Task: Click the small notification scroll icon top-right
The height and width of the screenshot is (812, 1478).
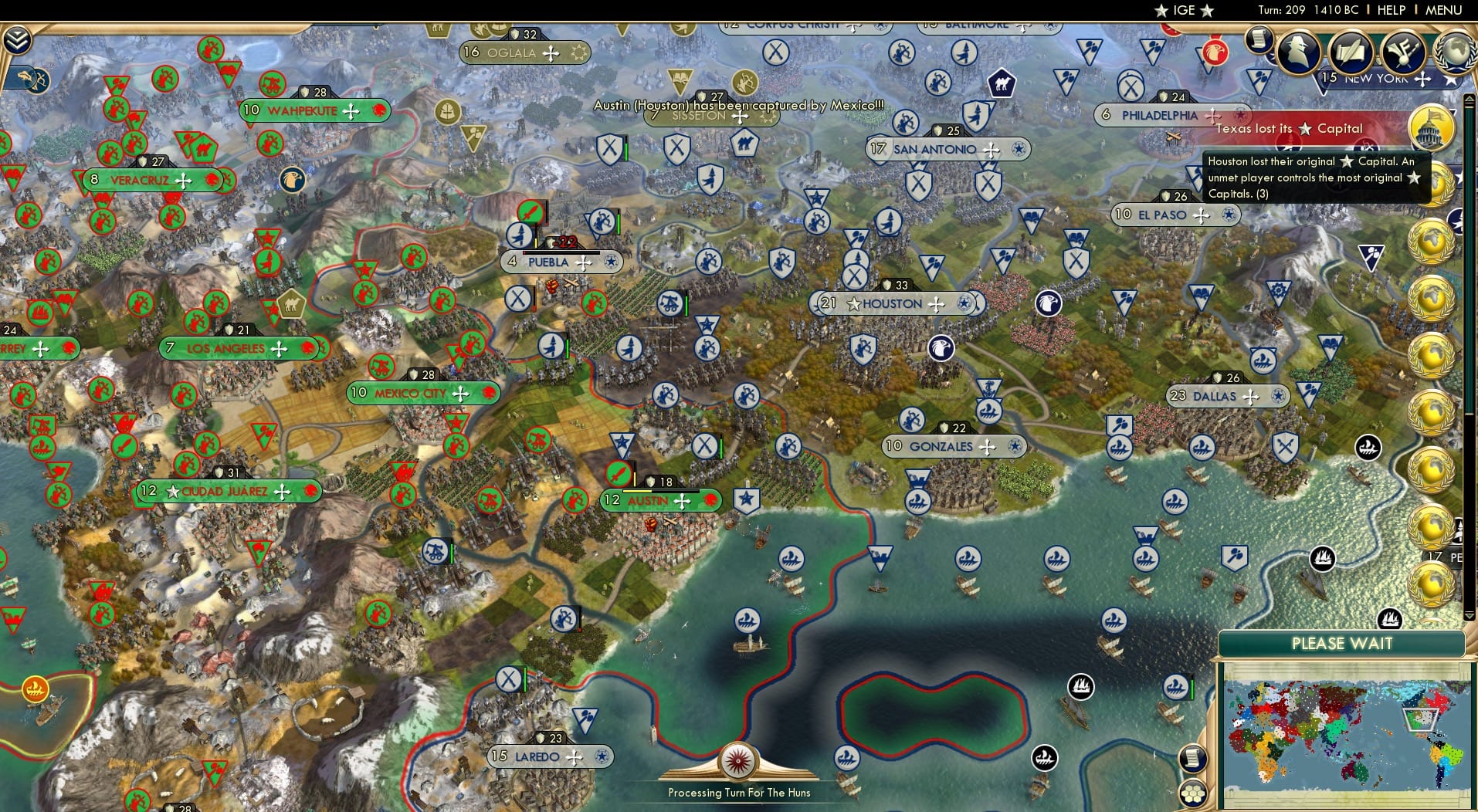Action: coord(1258,41)
